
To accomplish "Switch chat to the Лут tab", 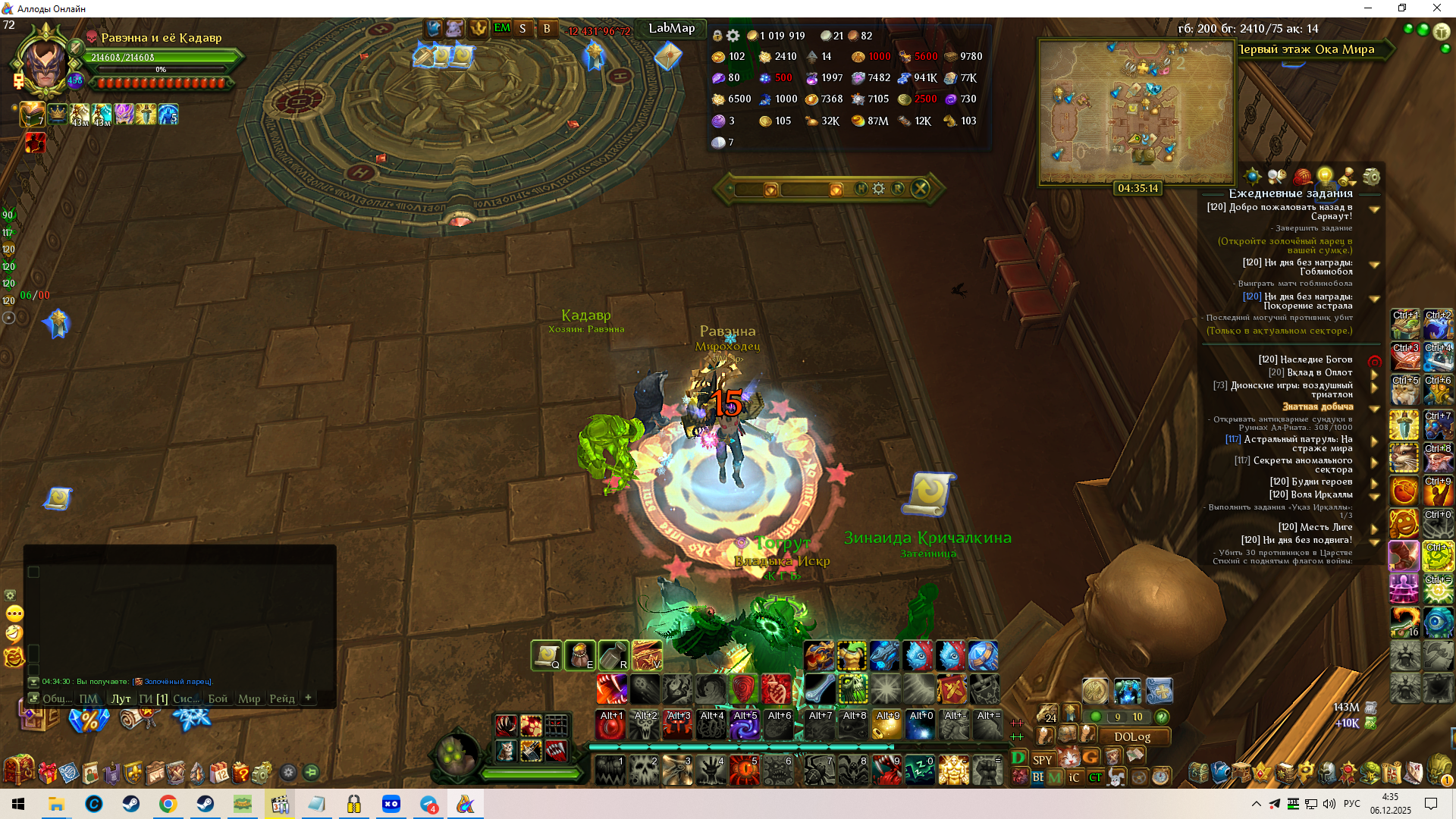I will pyautogui.click(x=121, y=698).
